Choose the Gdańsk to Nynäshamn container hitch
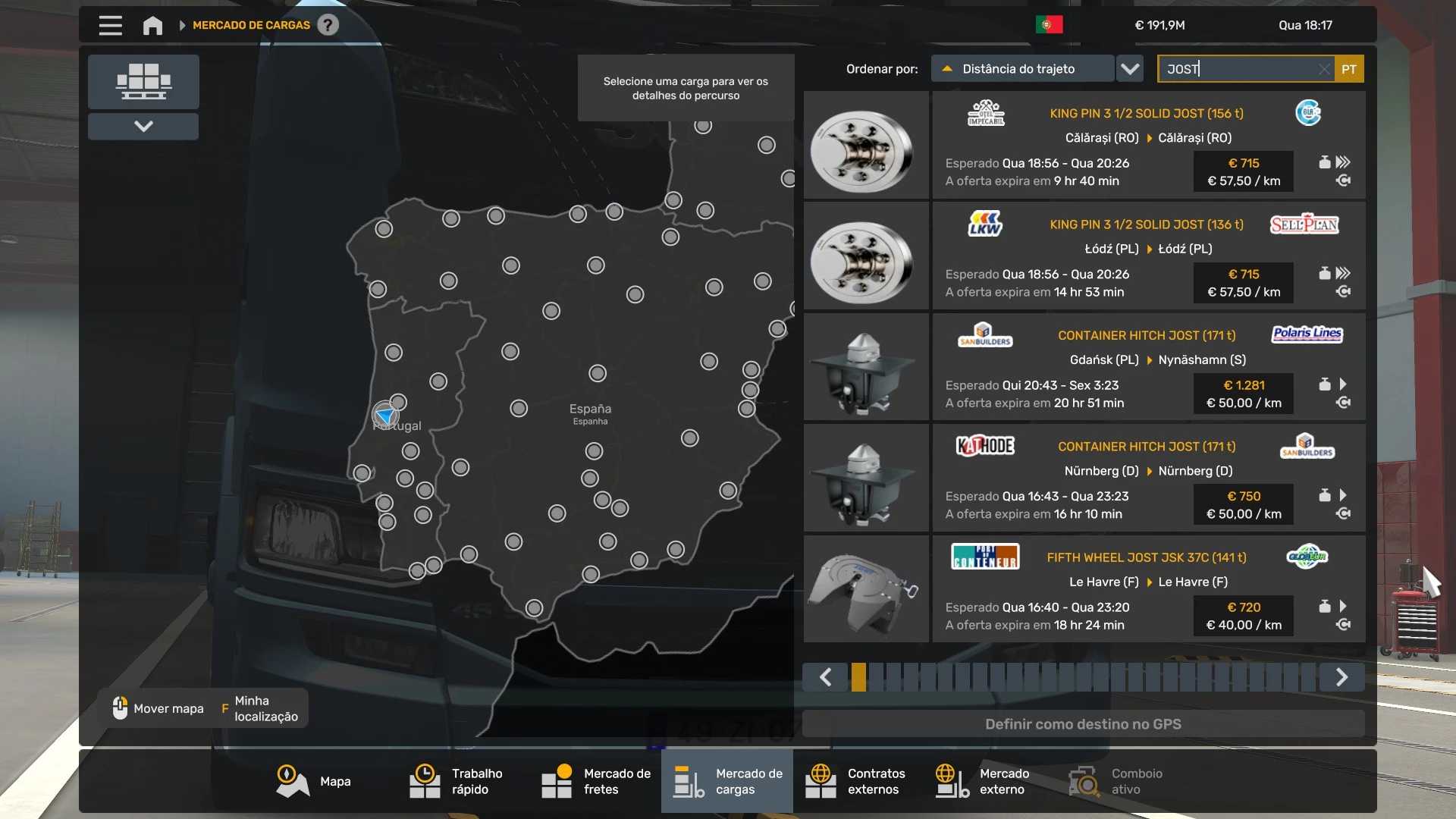 tap(1148, 368)
